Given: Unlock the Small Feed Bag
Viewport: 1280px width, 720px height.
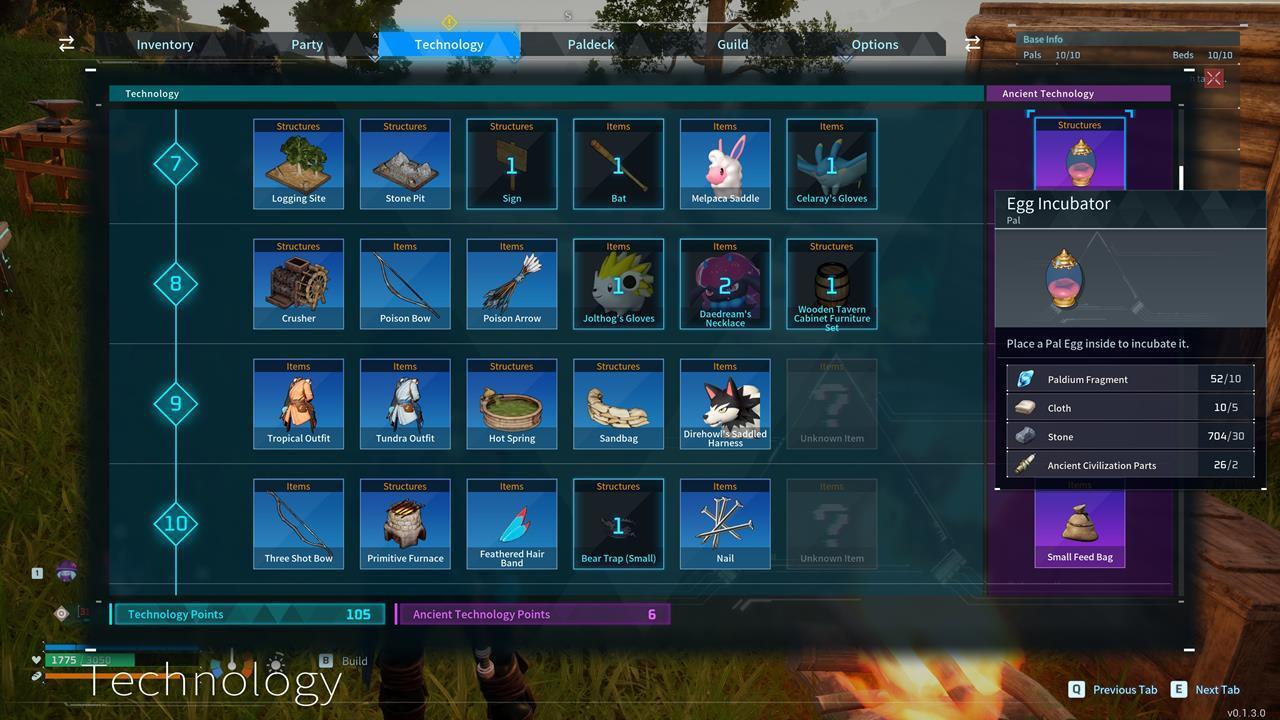Looking at the screenshot, I should click(x=1079, y=523).
